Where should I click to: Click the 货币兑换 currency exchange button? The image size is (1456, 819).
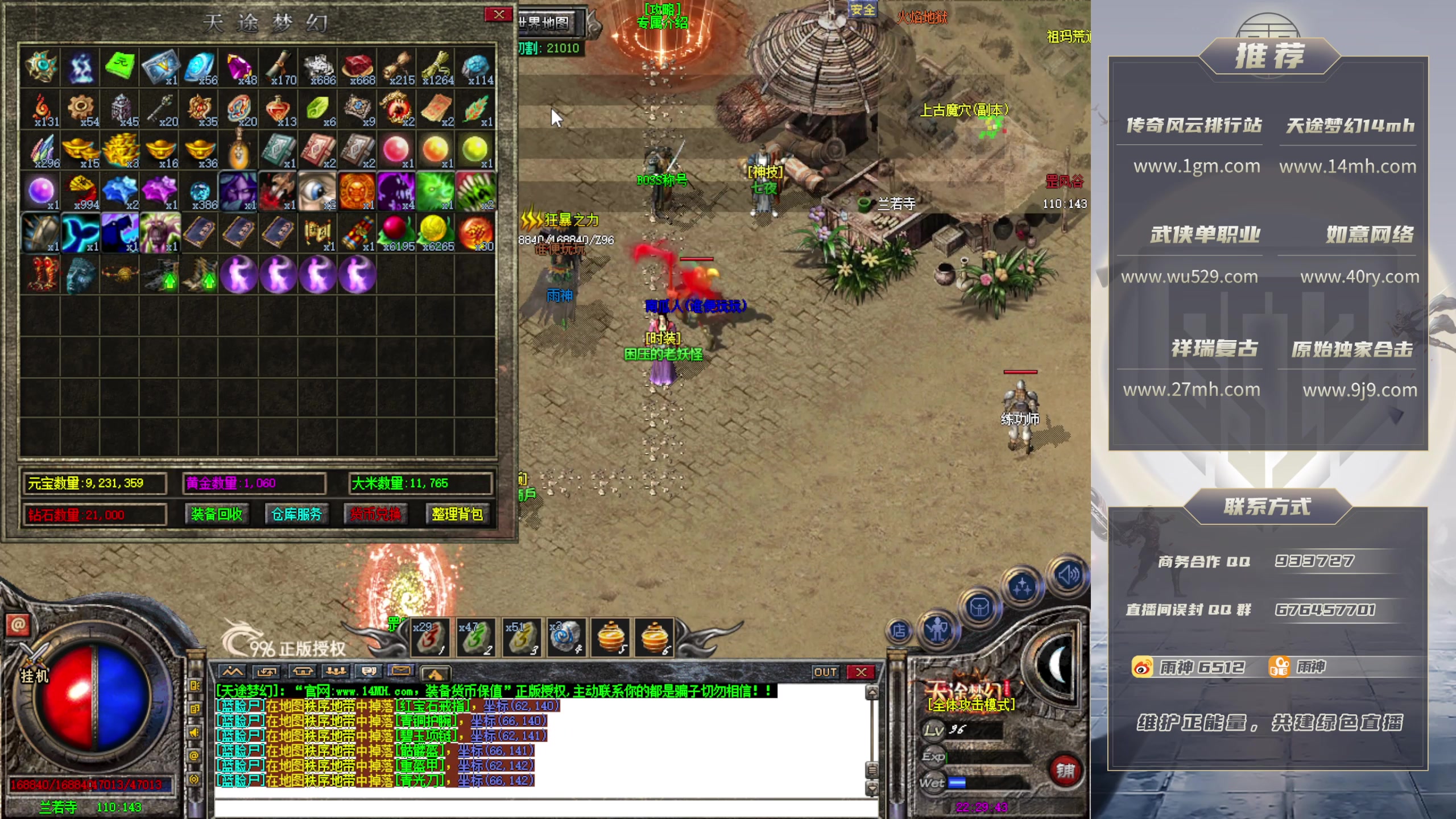coord(375,515)
